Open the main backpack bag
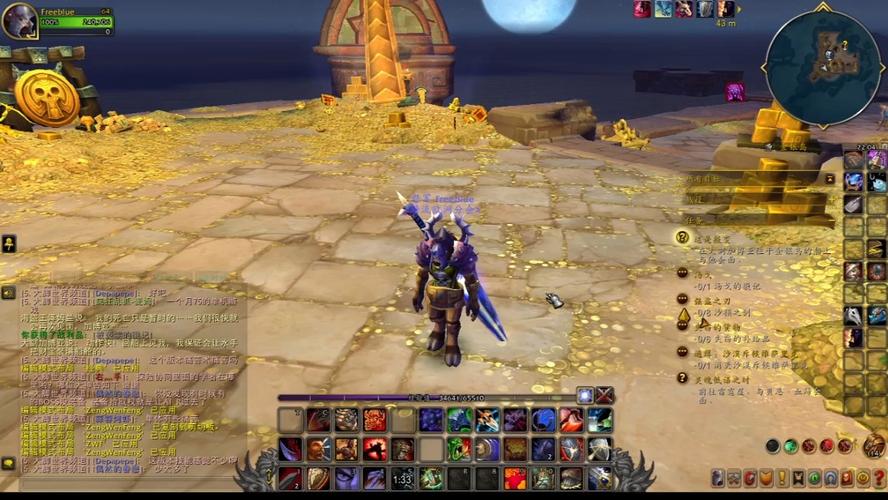This screenshot has height=500, width=888. 874,446
